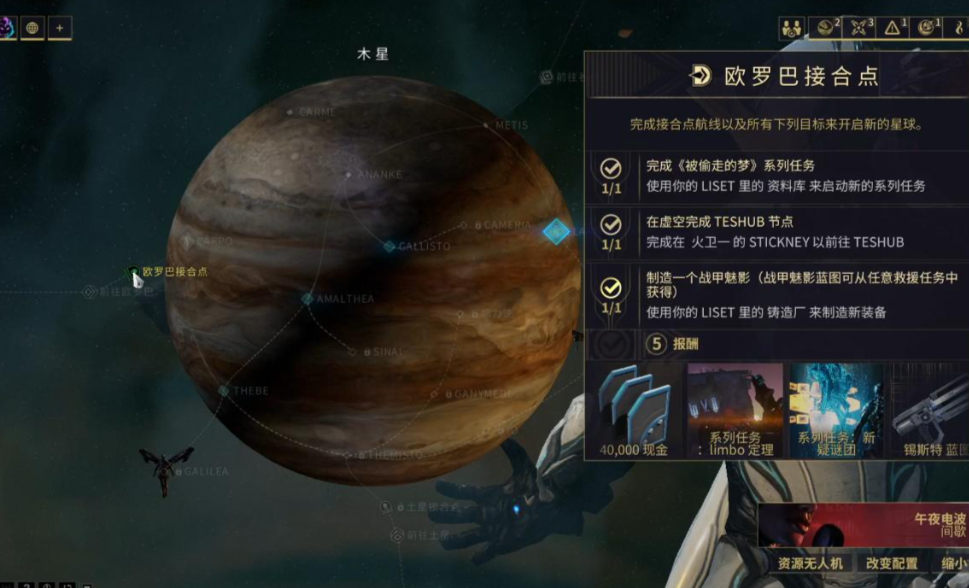This screenshot has height=588, width=969.
Task: Click the 改变配置 button
Action: tap(892, 563)
